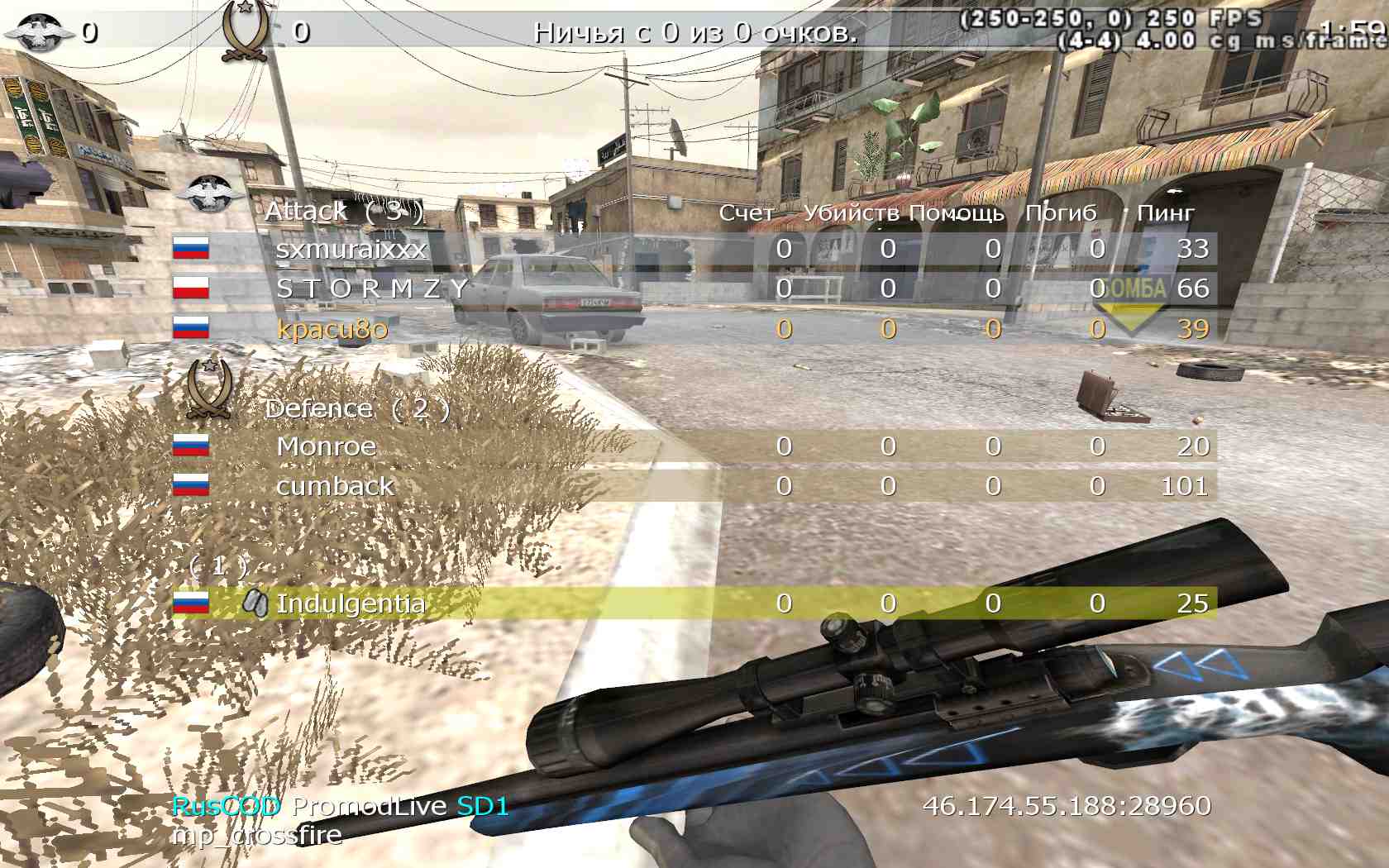The width and height of the screenshot is (1389, 868).
Task: Click the Счет column header
Action: tap(746, 213)
